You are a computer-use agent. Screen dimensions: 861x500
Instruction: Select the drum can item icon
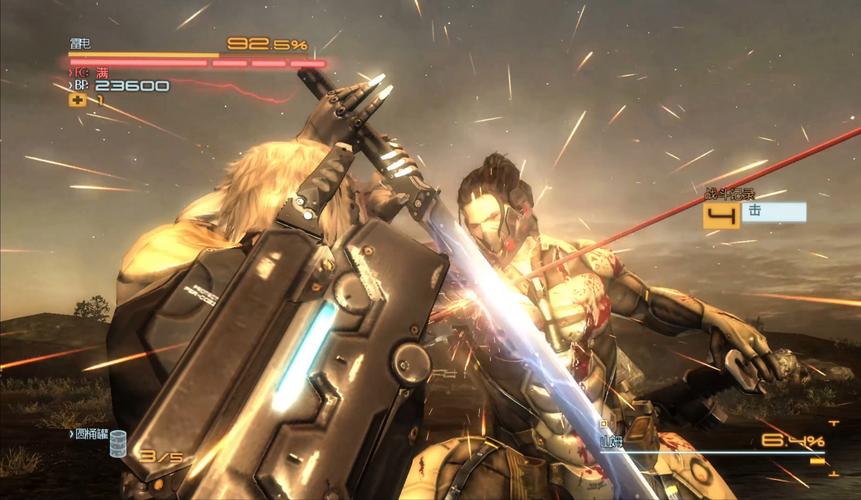click(x=118, y=443)
